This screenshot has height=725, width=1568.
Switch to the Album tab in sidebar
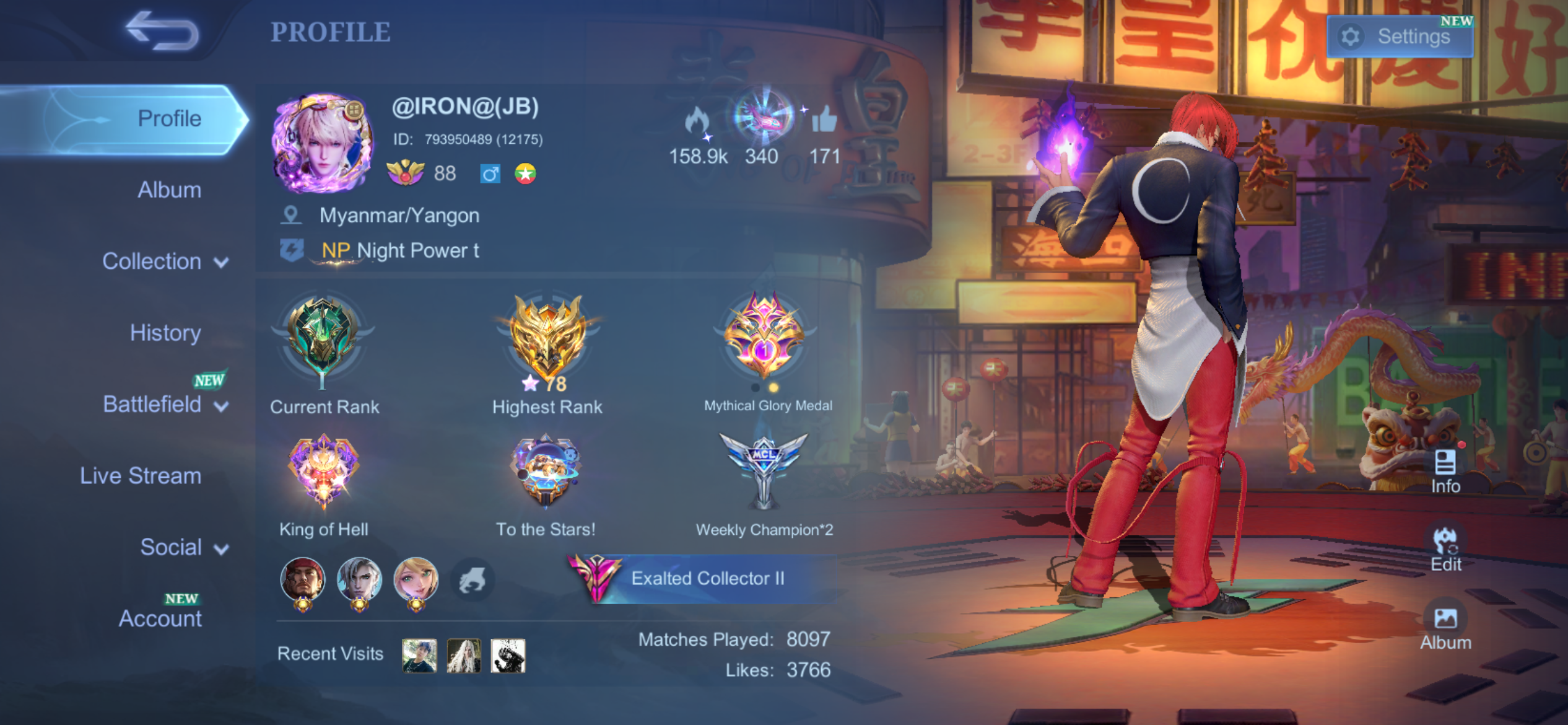[169, 190]
